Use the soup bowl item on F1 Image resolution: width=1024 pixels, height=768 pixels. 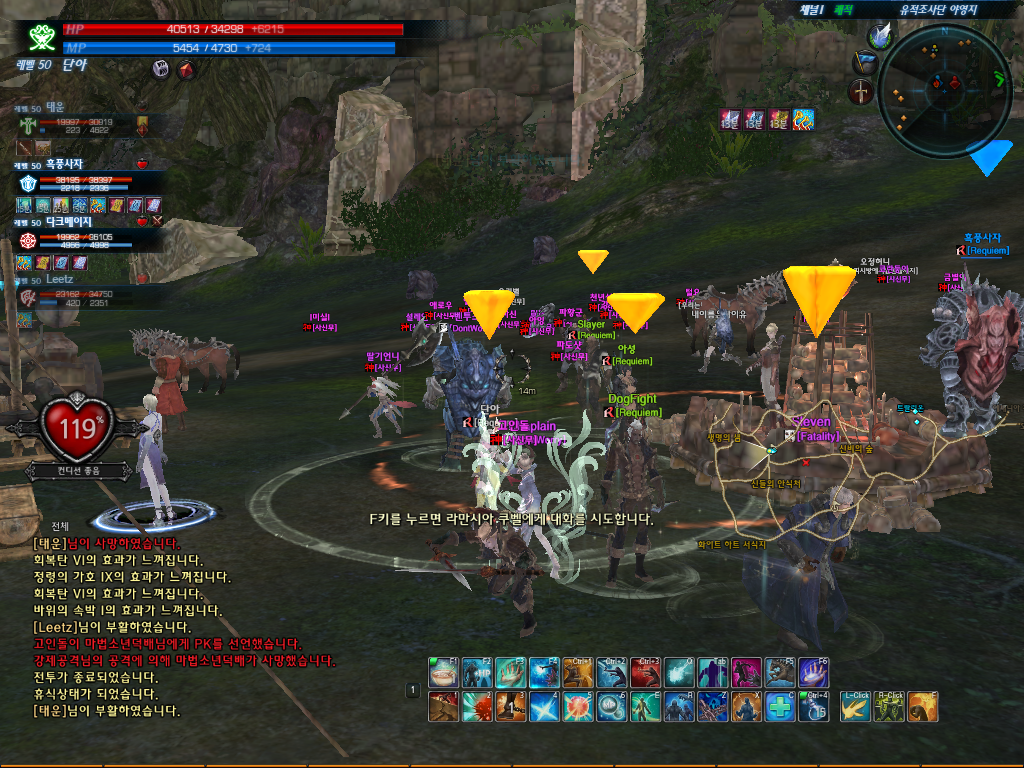[x=443, y=673]
